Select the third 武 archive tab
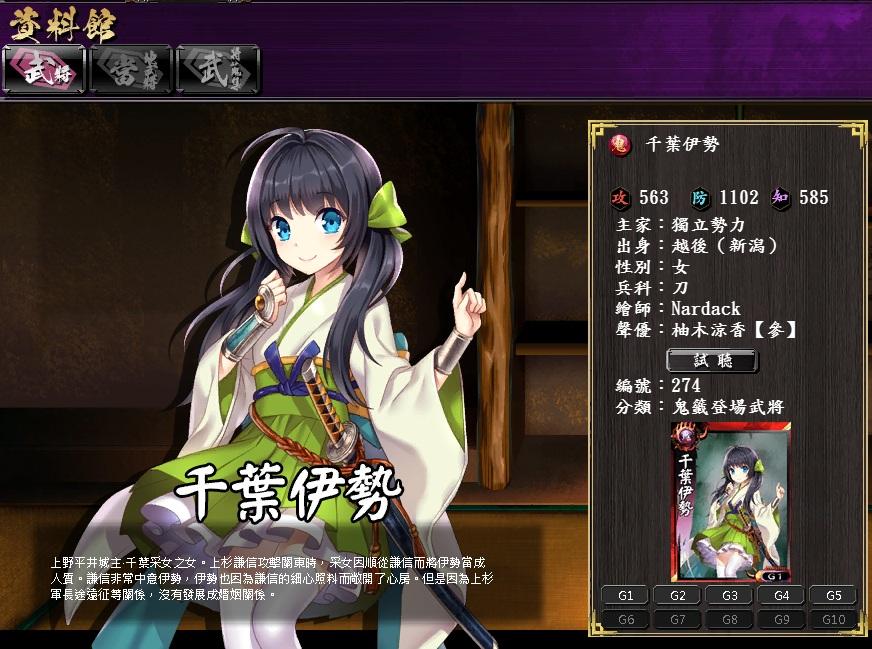Viewport: 872px width, 649px height. pos(217,69)
